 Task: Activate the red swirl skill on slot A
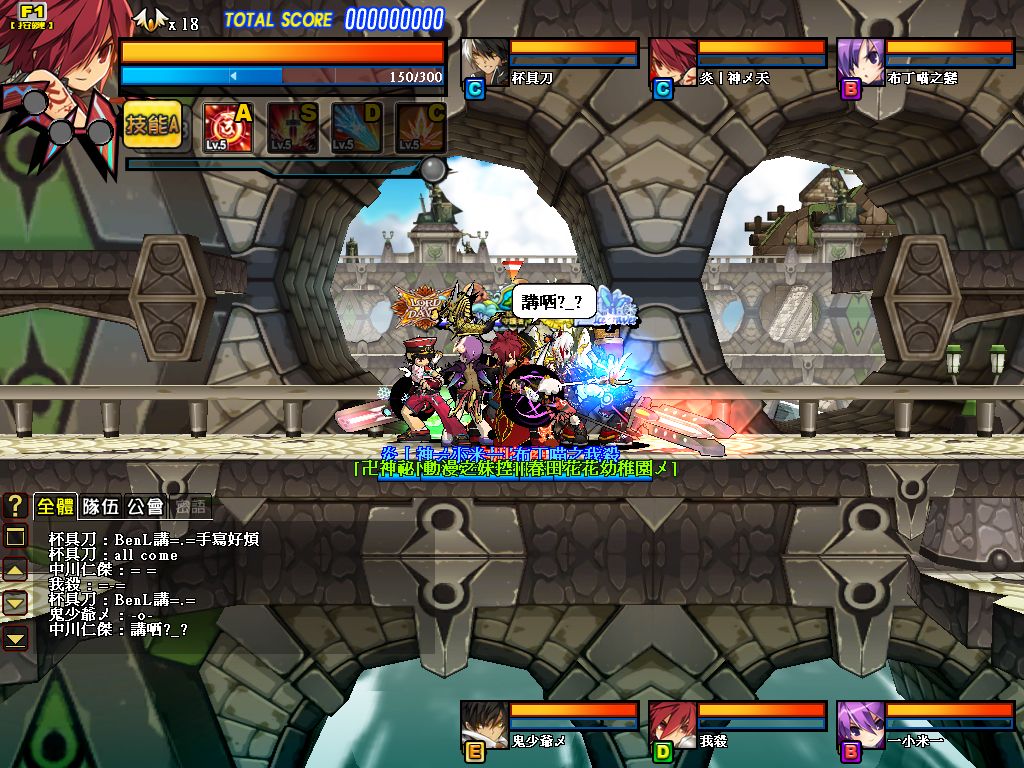tap(228, 127)
